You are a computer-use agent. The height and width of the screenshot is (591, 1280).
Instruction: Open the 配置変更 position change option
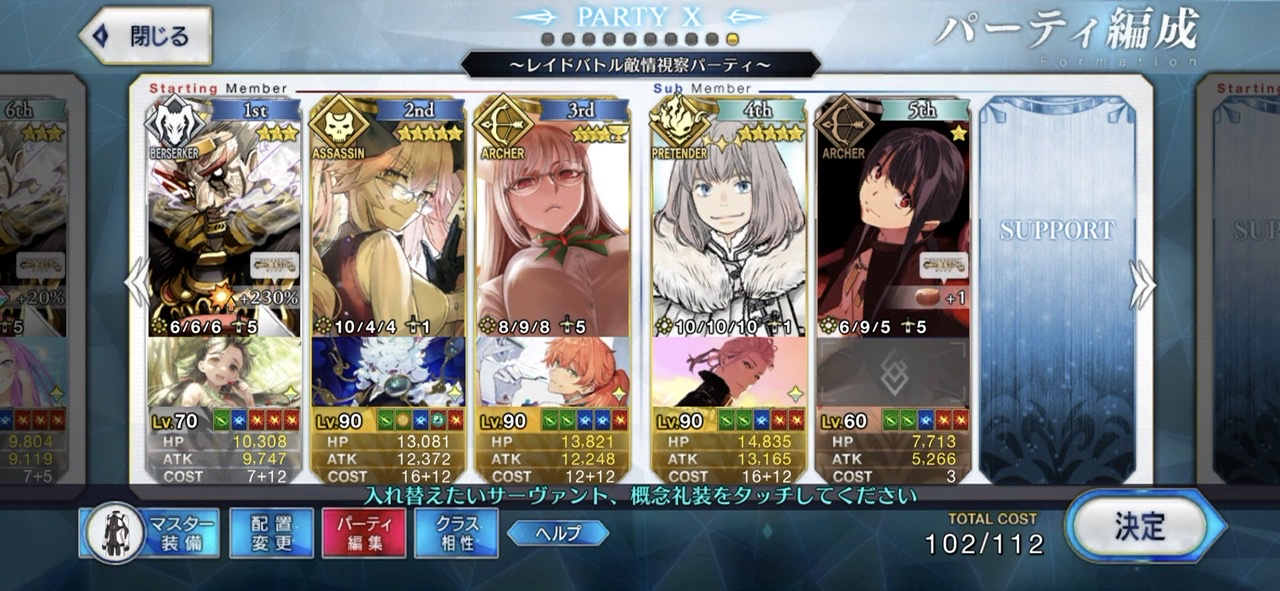pos(271,533)
